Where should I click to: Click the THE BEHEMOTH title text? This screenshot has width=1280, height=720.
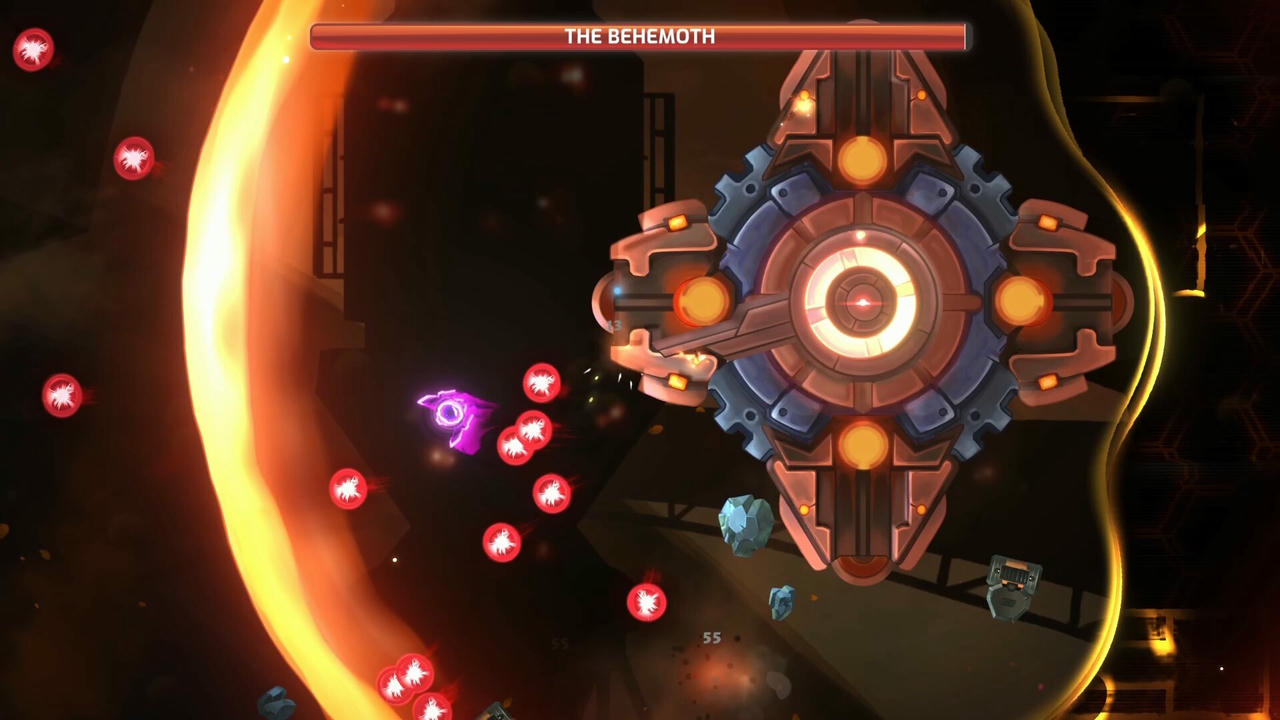coord(639,36)
